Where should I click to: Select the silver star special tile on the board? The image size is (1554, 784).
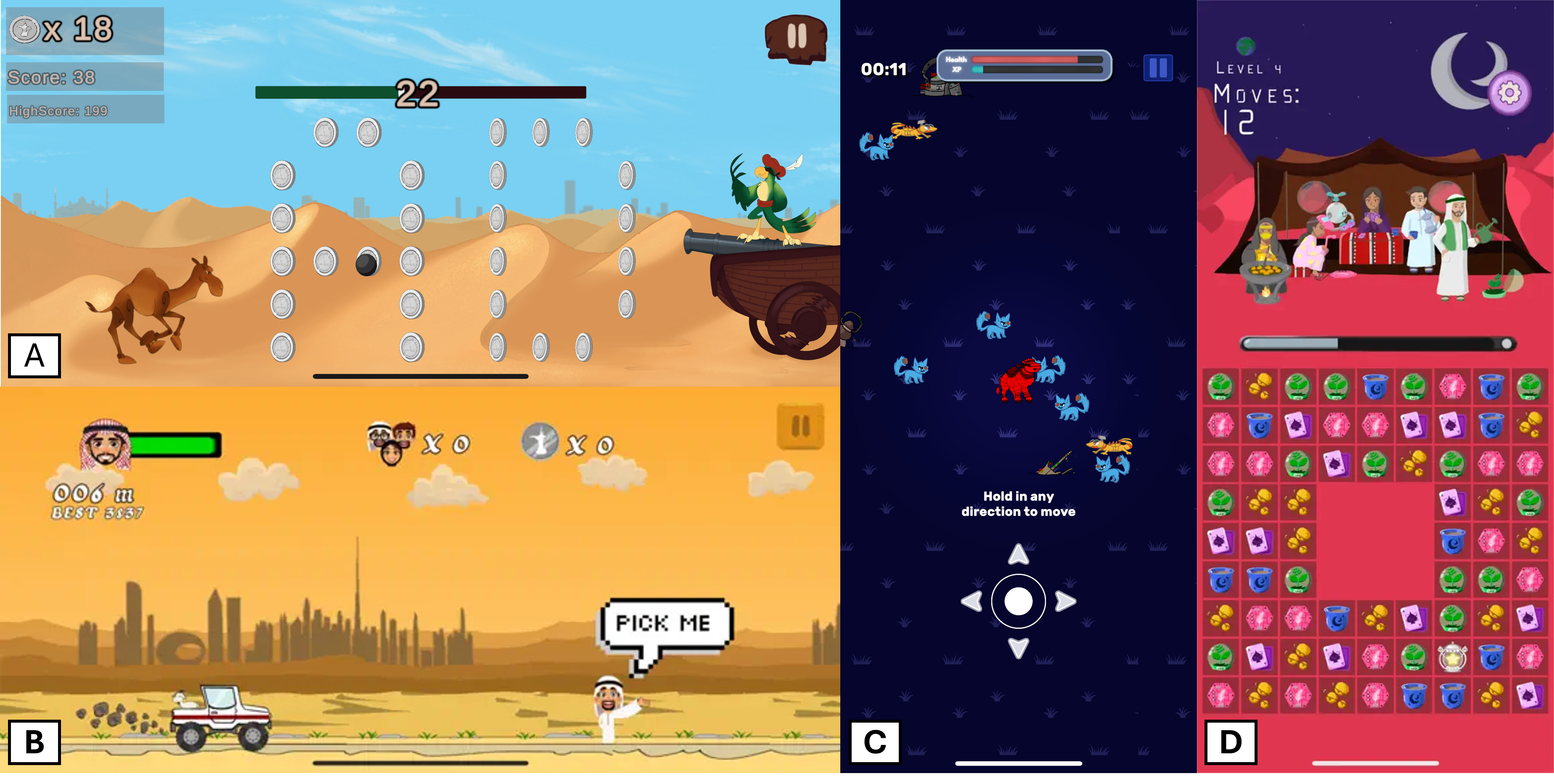(x=1452, y=657)
